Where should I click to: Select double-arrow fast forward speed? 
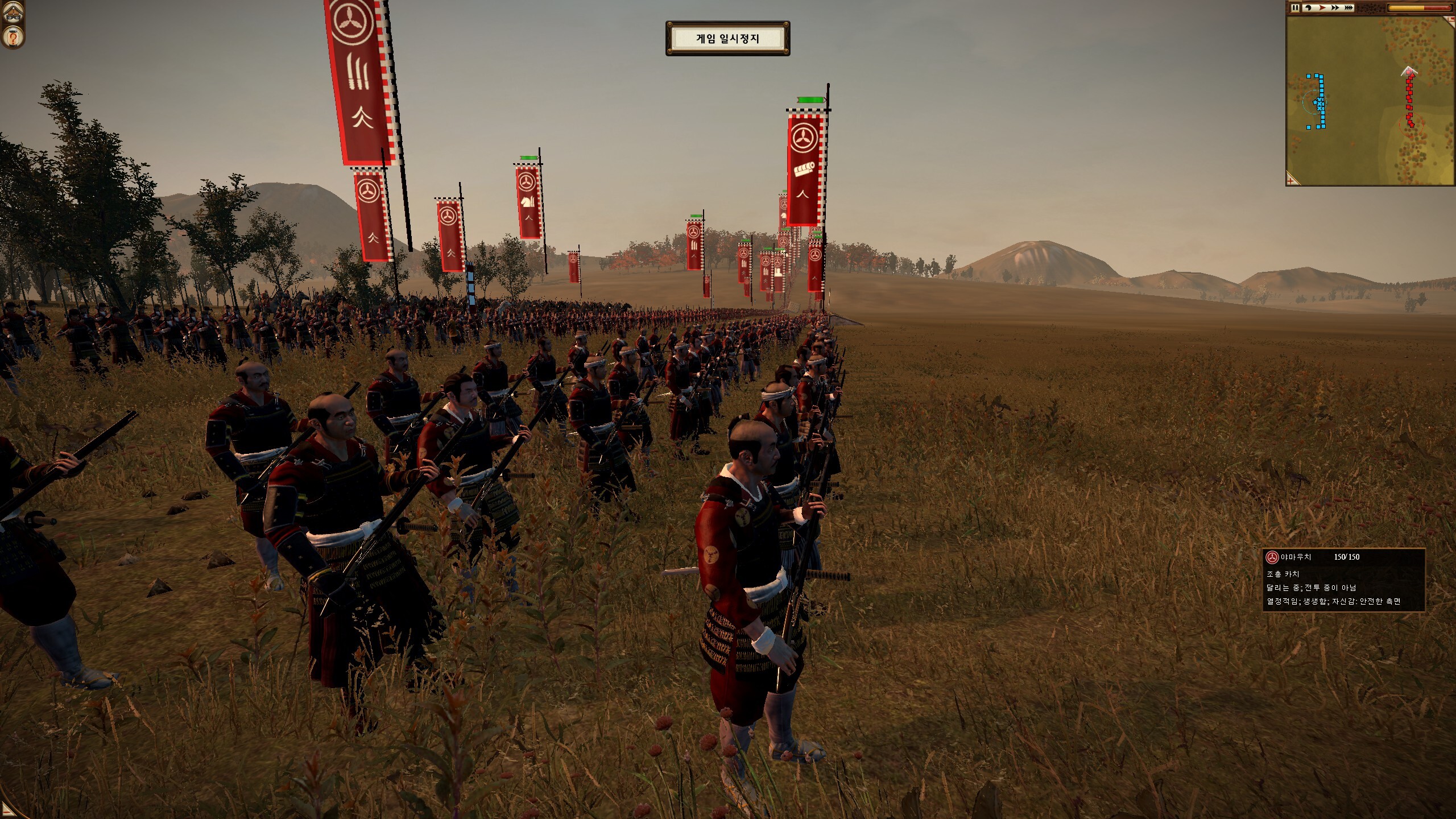click(x=1334, y=8)
